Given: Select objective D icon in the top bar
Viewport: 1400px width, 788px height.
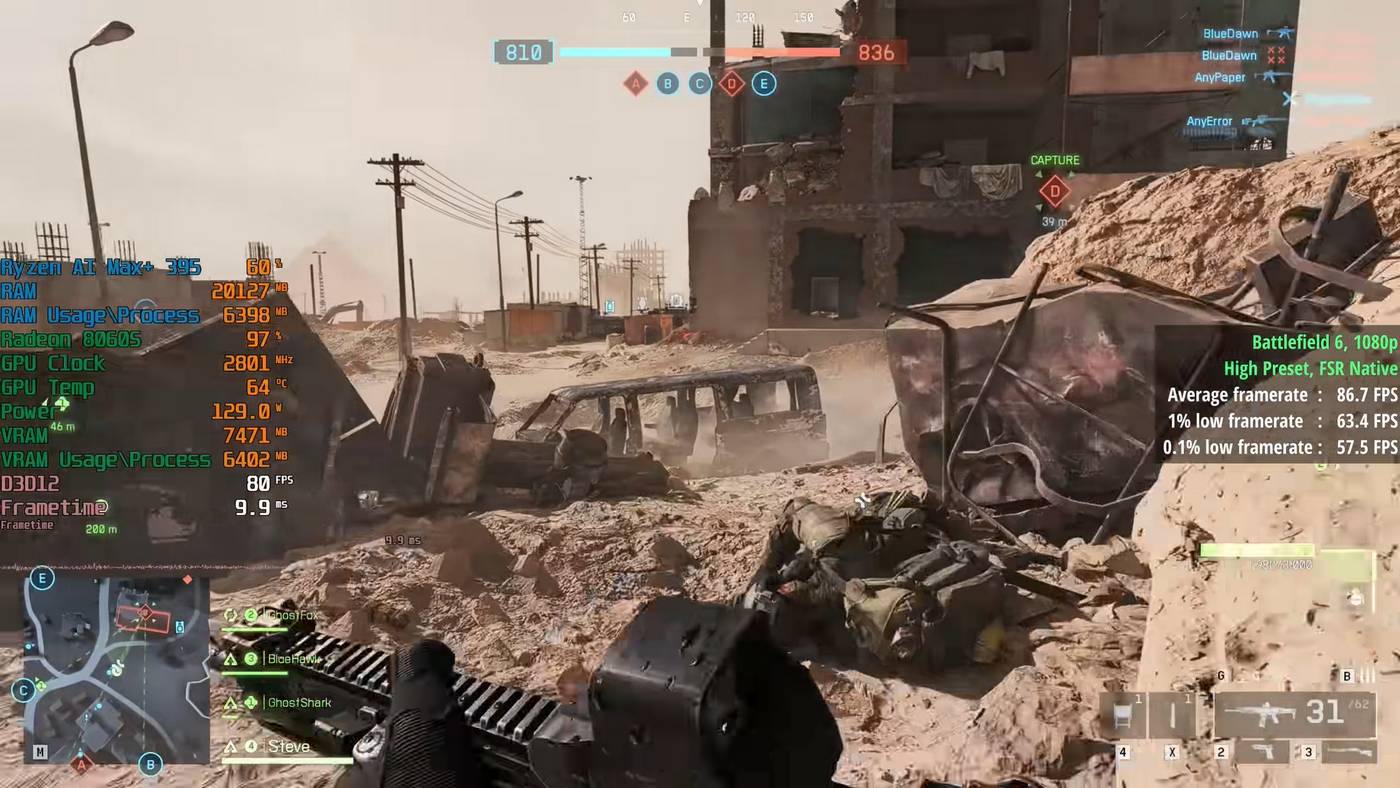Looking at the screenshot, I should coord(731,84).
